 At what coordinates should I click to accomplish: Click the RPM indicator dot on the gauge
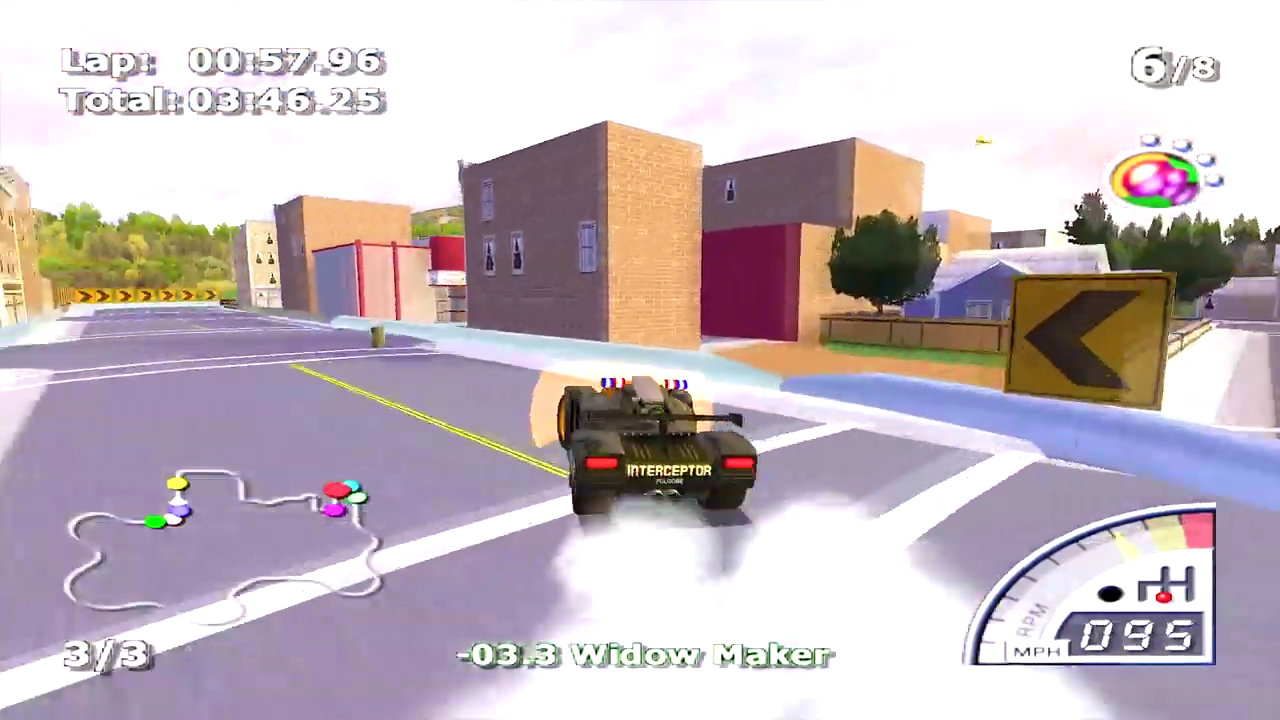point(1110,592)
